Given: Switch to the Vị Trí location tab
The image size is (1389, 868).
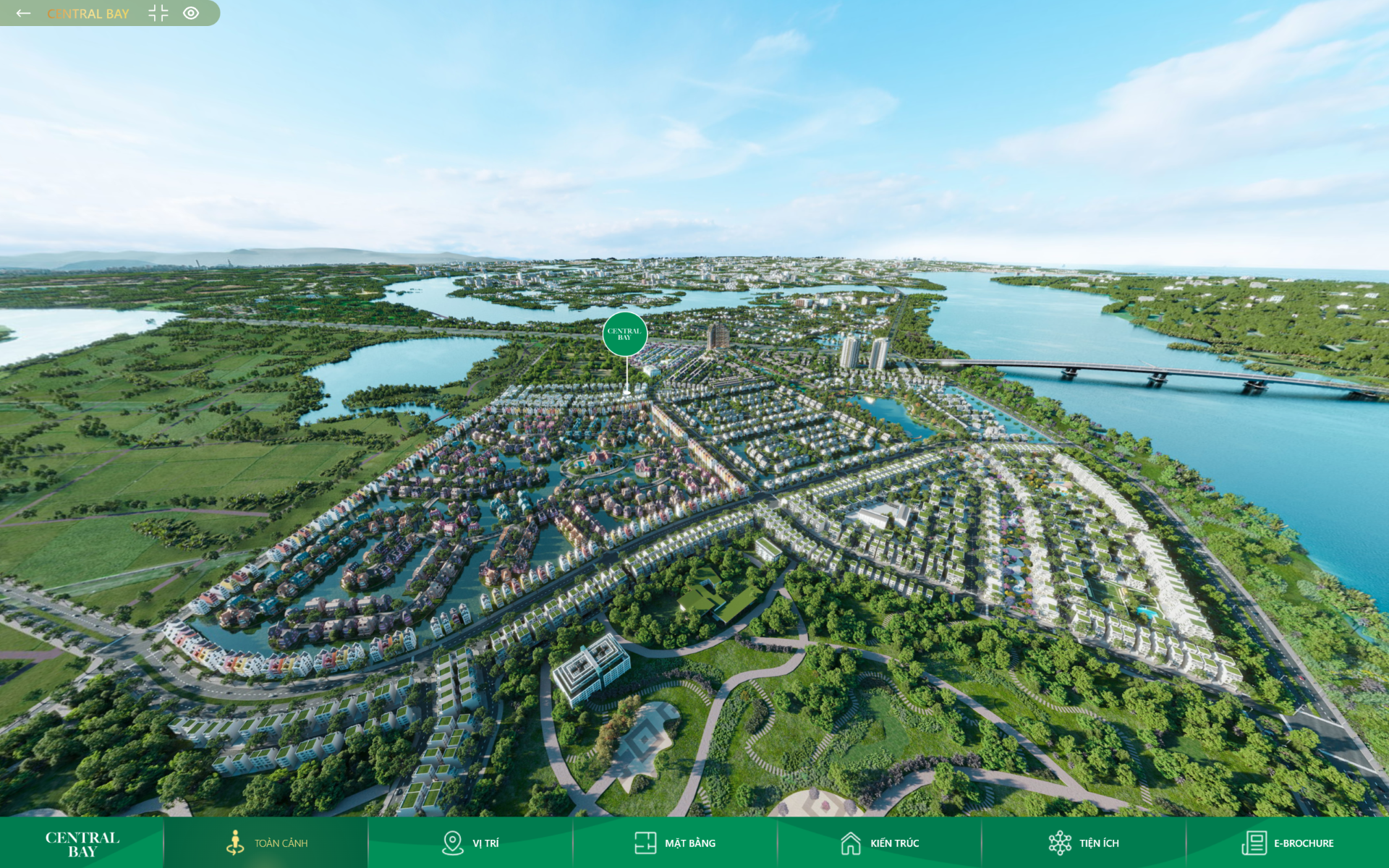Looking at the screenshot, I should pyautogui.click(x=470, y=843).
